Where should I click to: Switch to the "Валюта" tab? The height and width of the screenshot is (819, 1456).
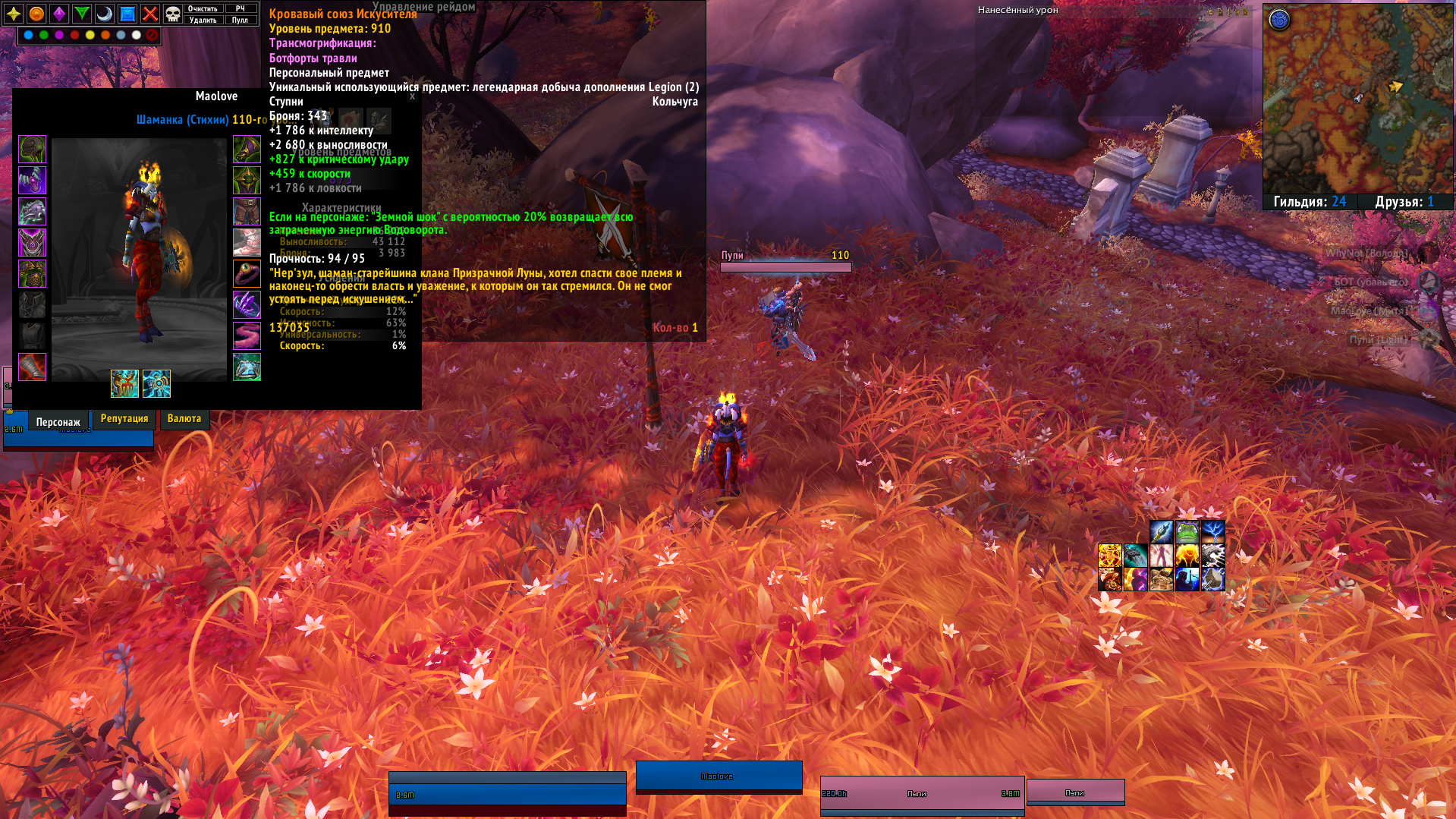pos(184,419)
